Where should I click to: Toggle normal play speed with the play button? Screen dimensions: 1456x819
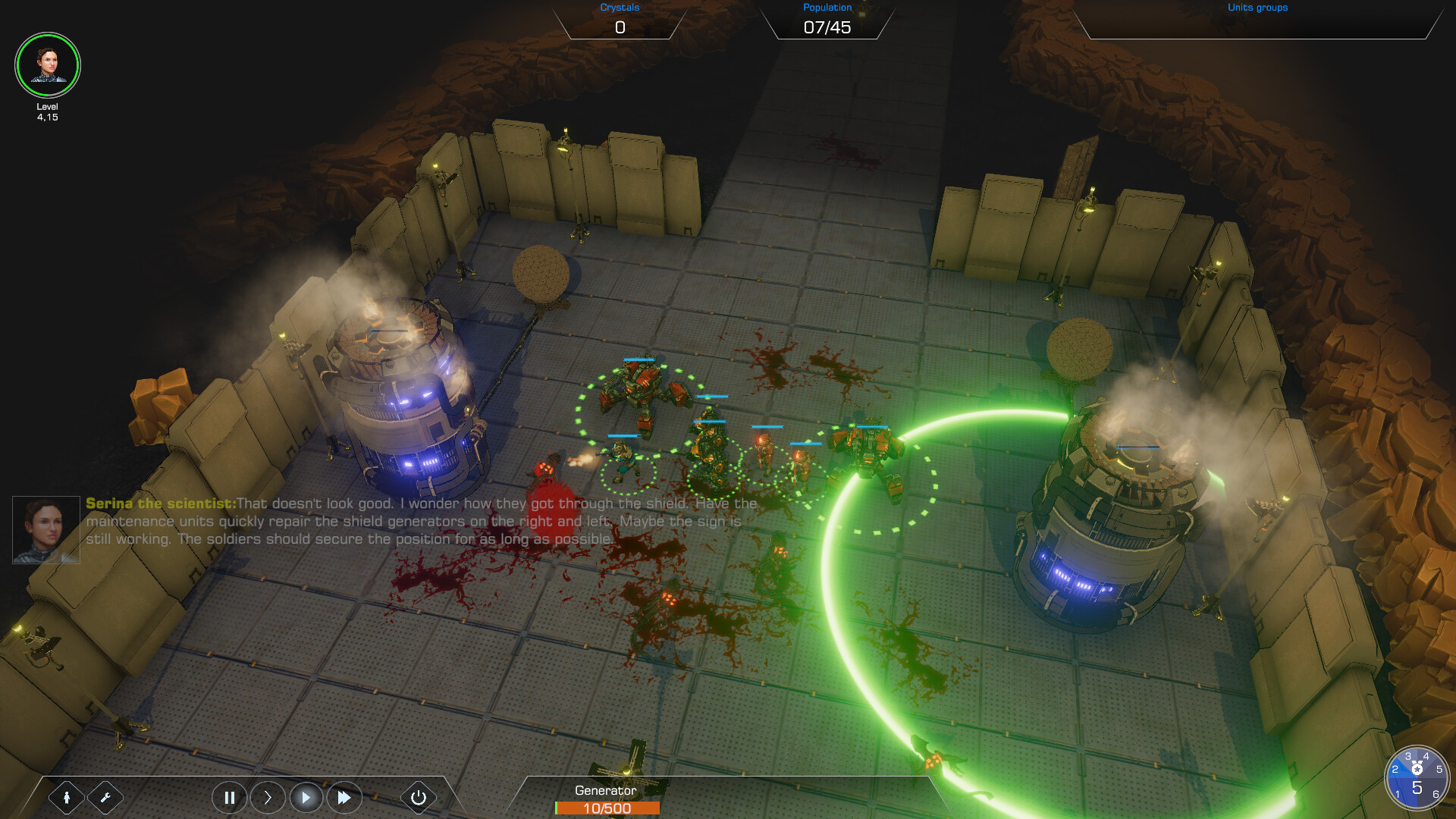tap(306, 797)
